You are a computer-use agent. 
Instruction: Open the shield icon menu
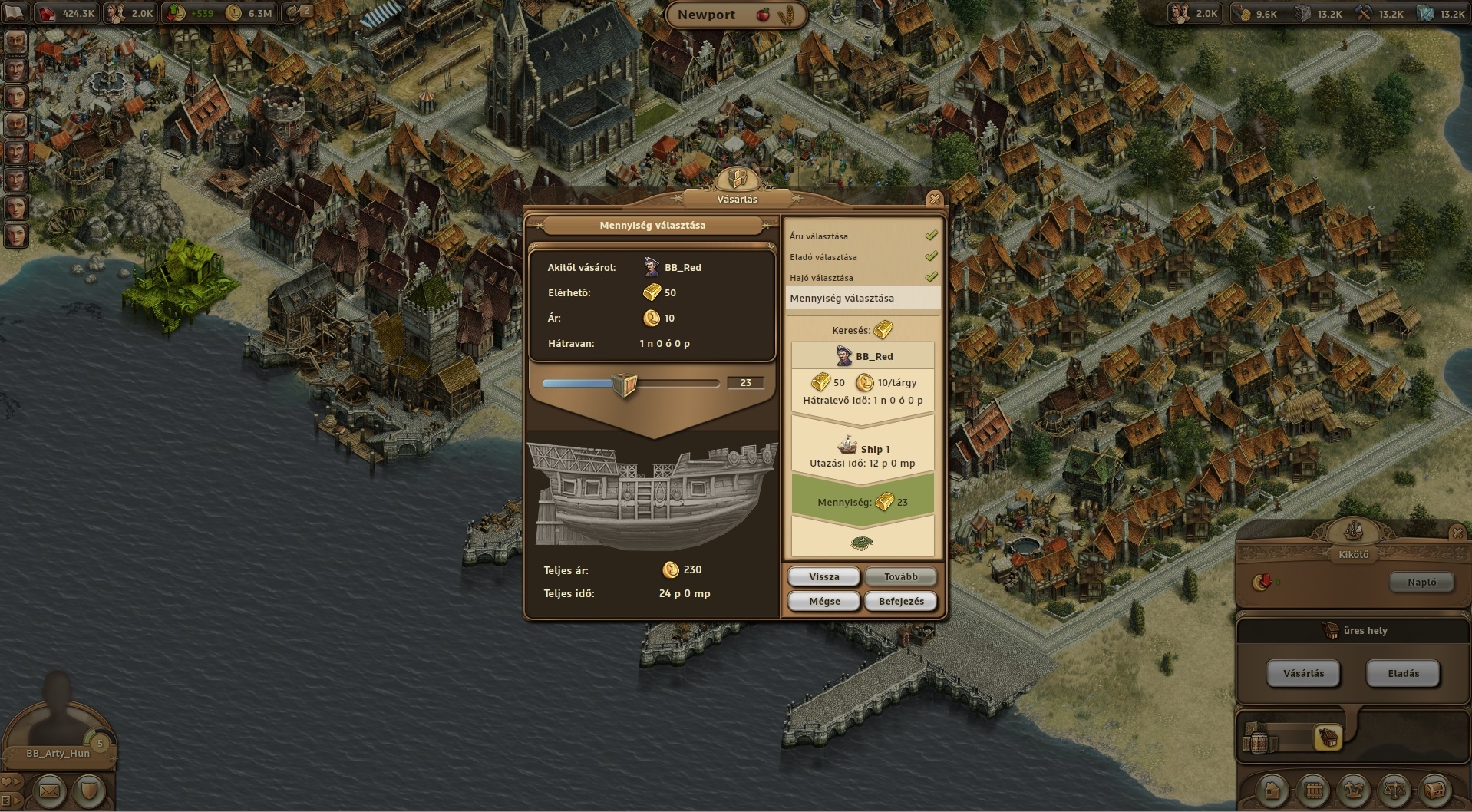89,790
